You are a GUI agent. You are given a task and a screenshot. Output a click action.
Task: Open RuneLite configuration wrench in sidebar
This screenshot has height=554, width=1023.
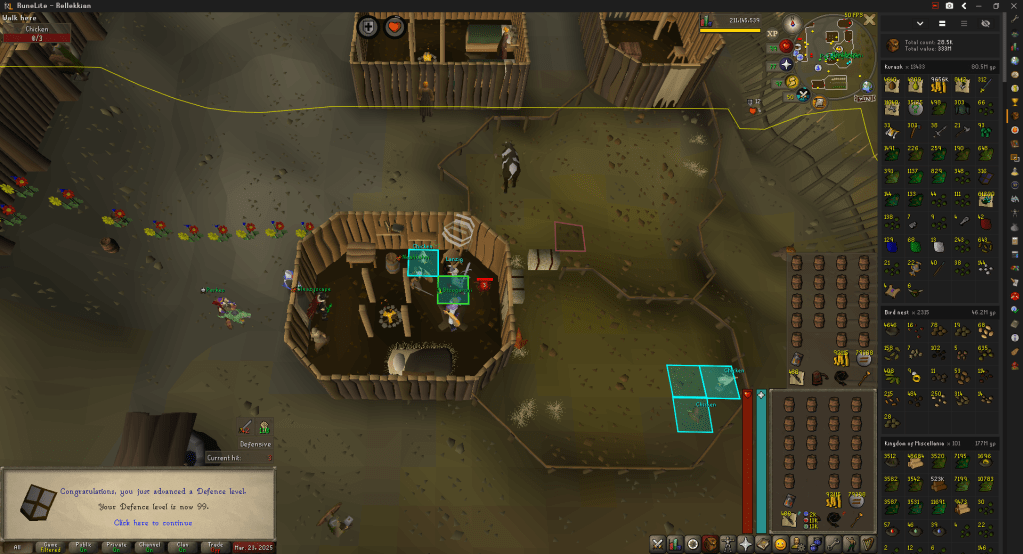click(x=1014, y=21)
